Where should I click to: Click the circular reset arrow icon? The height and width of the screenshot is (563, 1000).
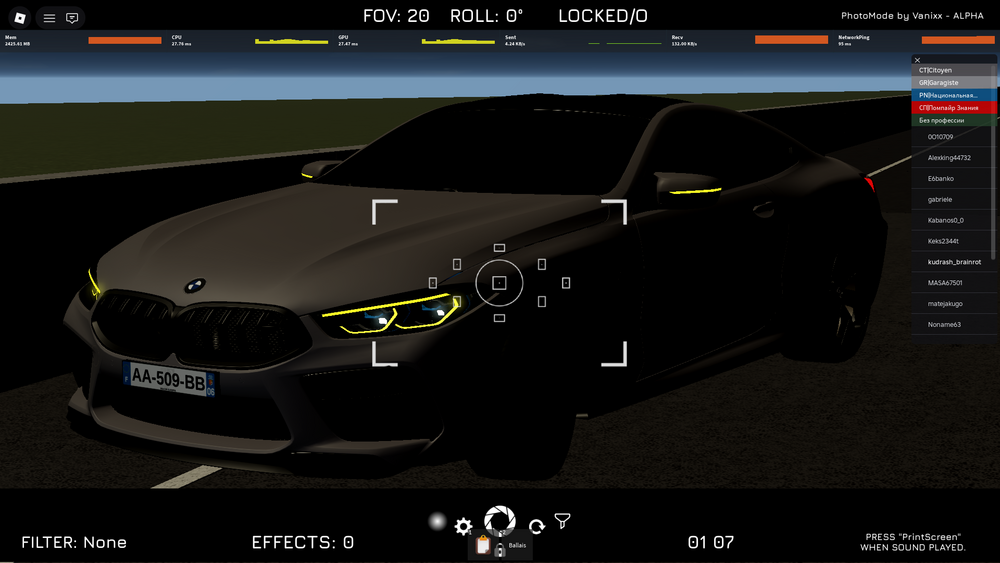pyautogui.click(x=536, y=527)
